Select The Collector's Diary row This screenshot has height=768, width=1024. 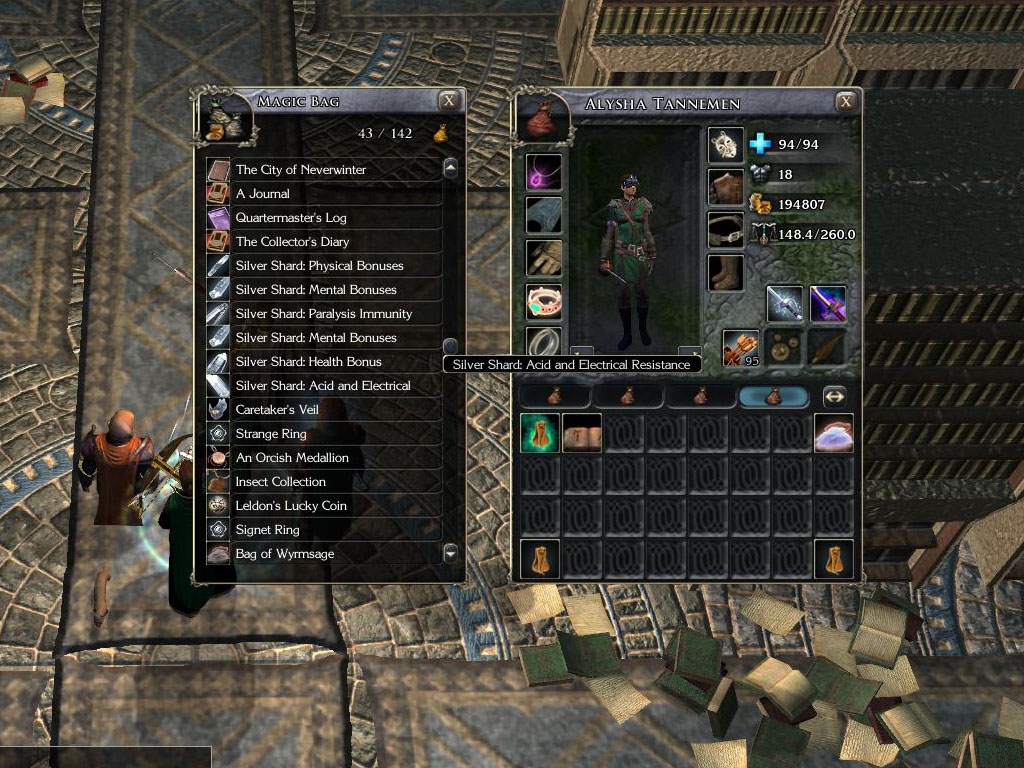pyautogui.click(x=292, y=242)
